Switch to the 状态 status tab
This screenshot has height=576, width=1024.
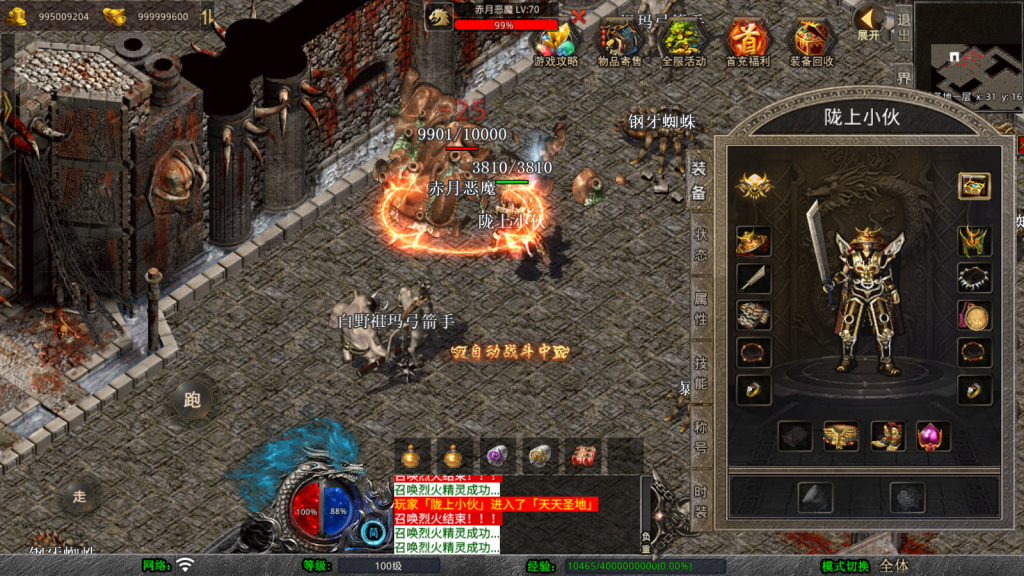coord(700,241)
